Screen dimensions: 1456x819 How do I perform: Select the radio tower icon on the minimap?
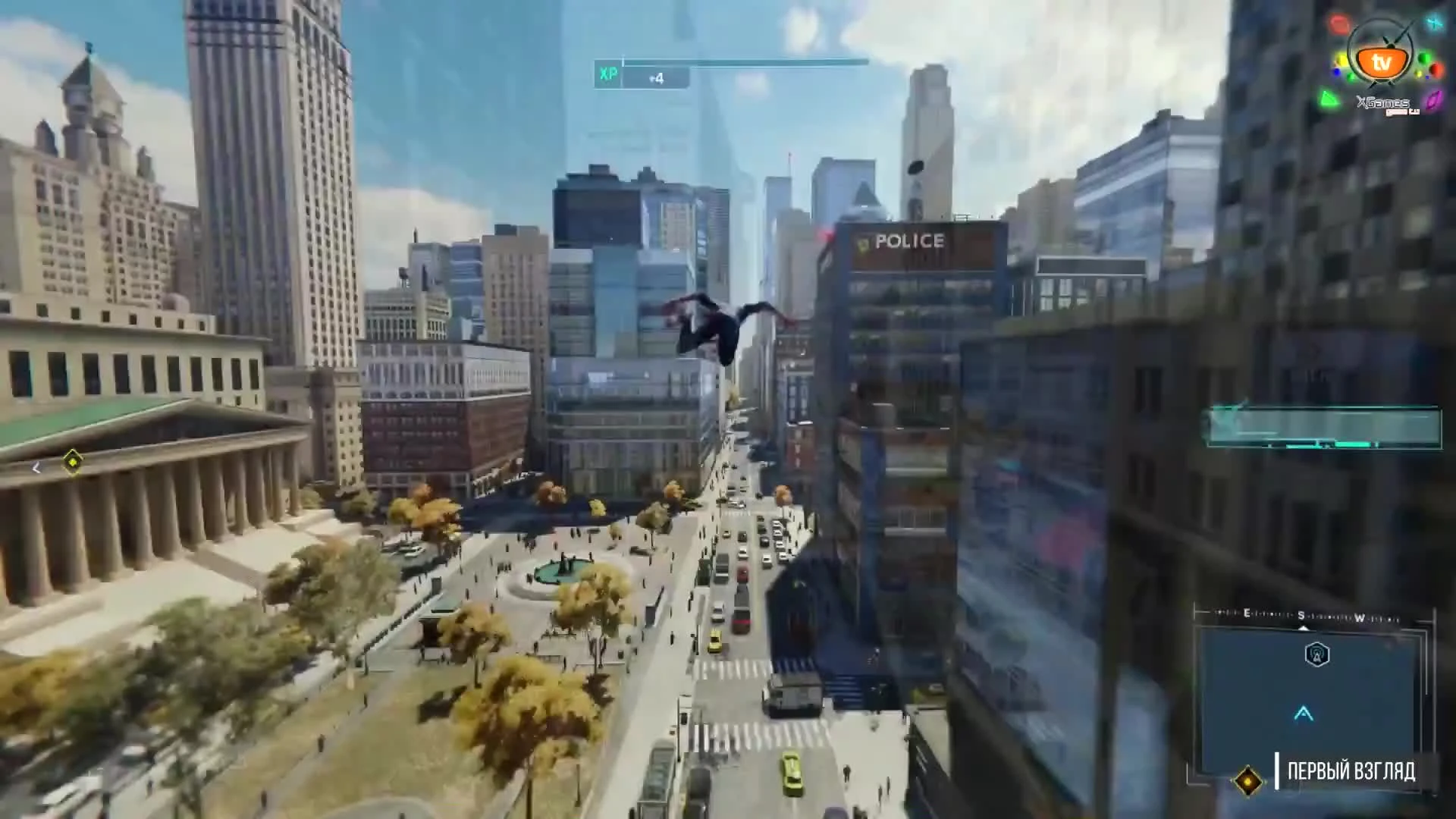tap(1317, 654)
